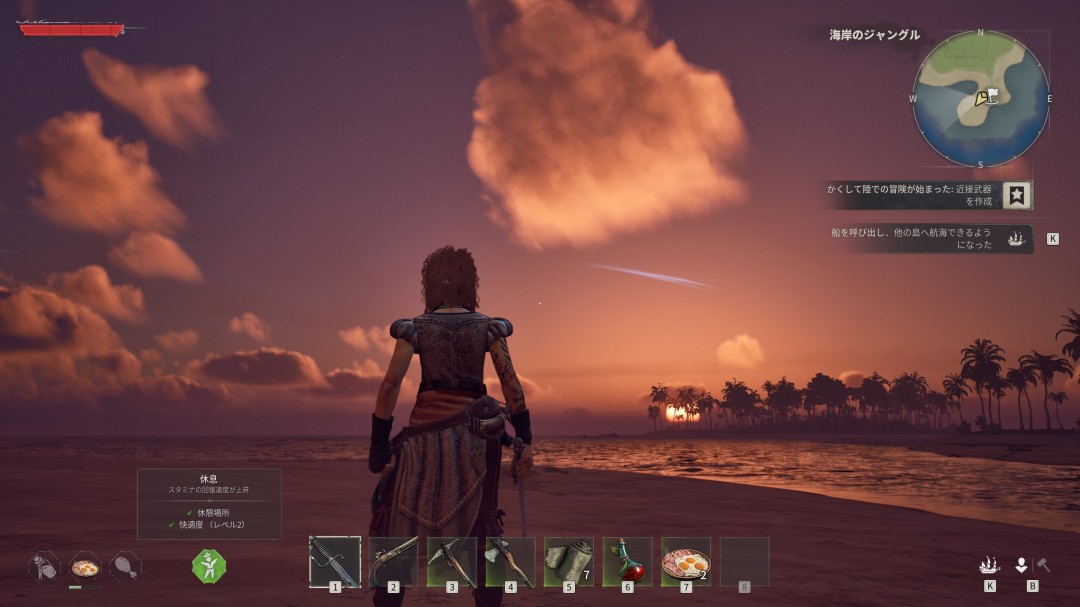Click the green resting buff icon
1080x607 pixels.
pos(209,566)
